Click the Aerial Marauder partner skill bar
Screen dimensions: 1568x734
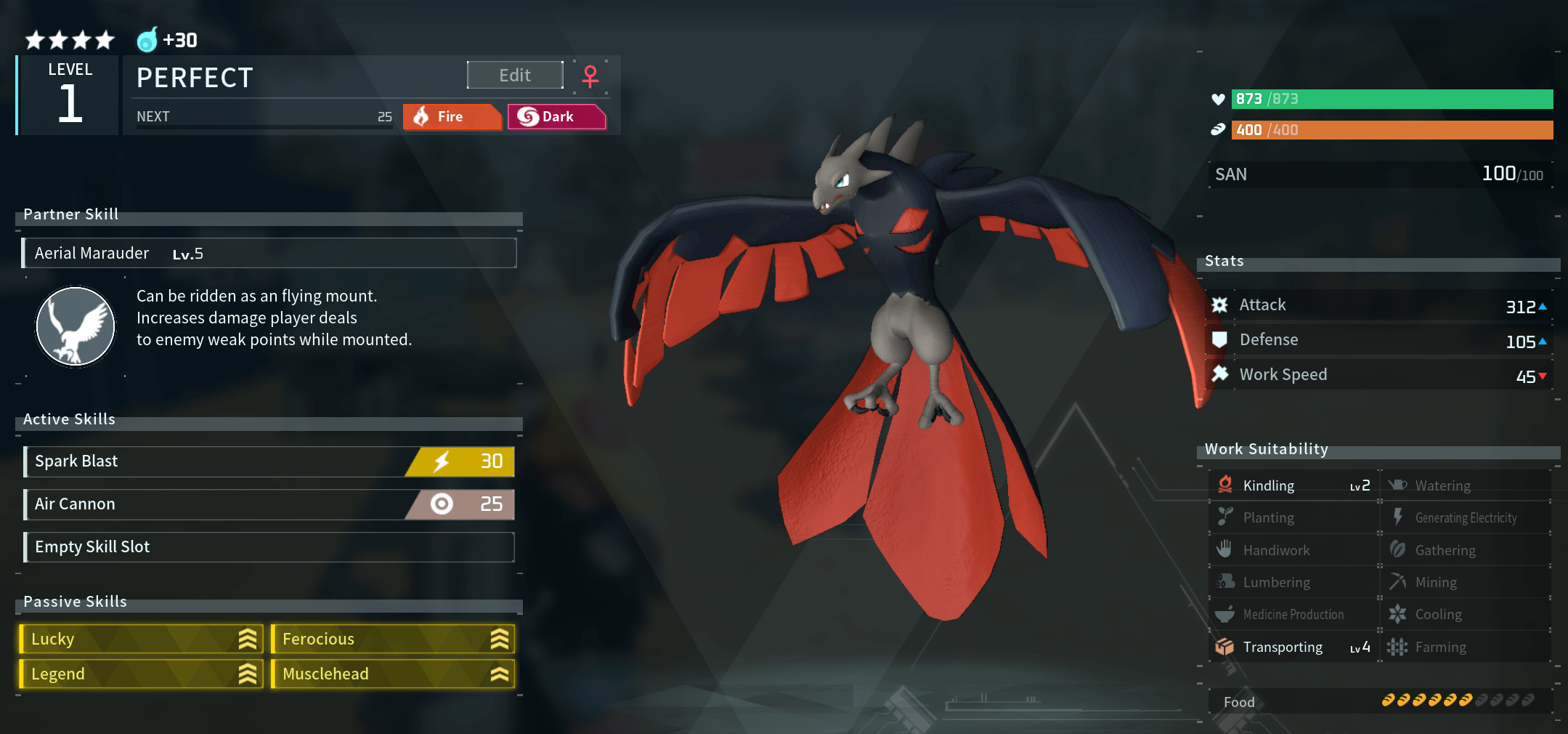tap(269, 254)
